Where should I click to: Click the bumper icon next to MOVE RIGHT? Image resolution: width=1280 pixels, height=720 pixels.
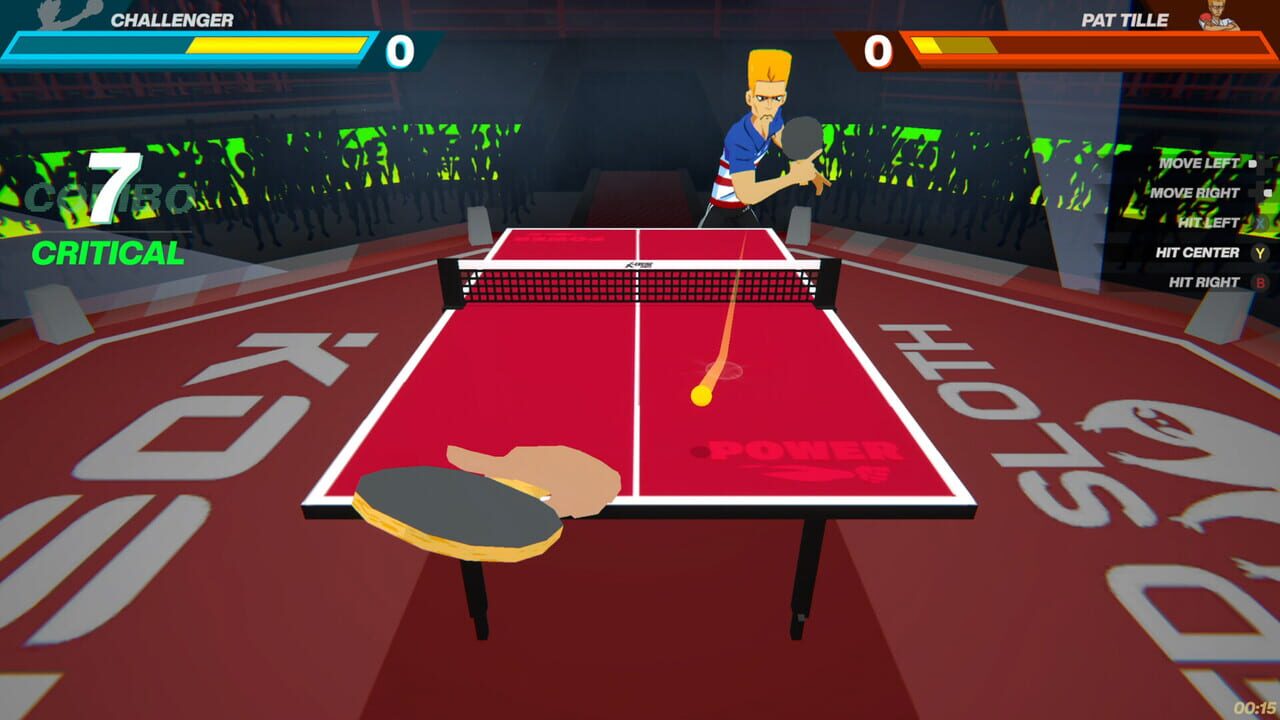tap(1266, 193)
